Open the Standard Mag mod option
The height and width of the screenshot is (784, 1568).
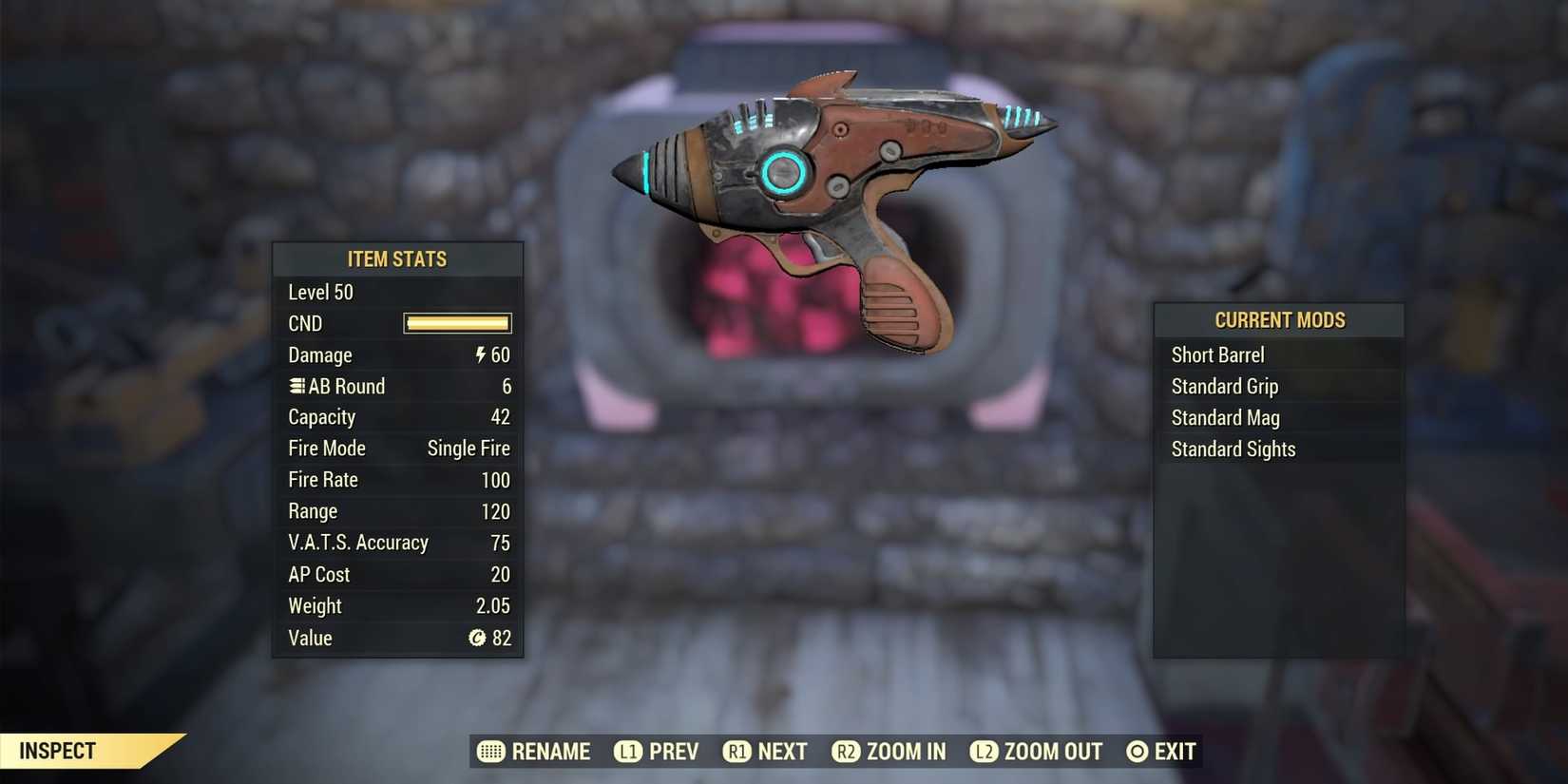click(x=1225, y=417)
